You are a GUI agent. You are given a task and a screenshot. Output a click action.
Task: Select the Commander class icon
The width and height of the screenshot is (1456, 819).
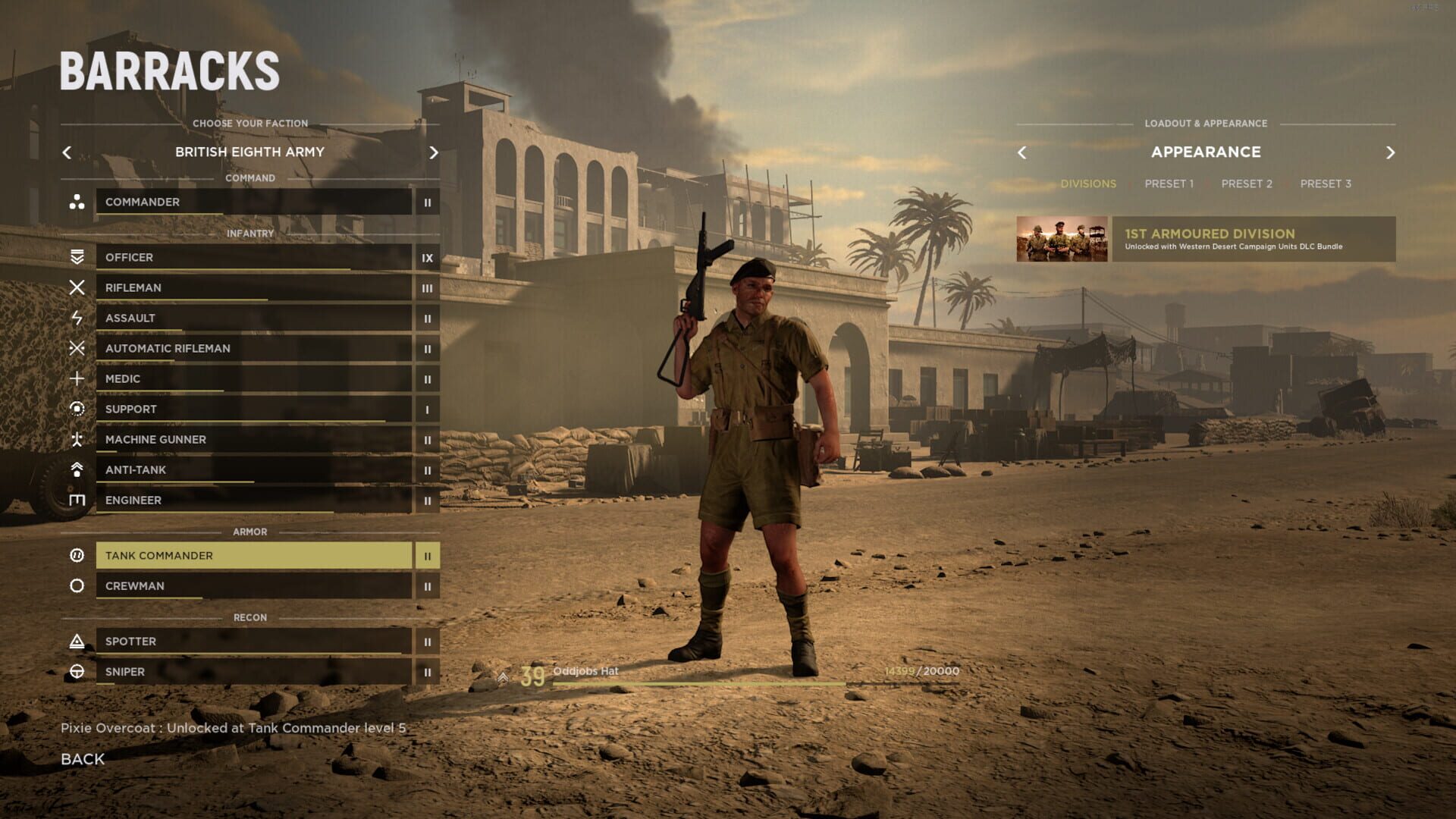76,202
